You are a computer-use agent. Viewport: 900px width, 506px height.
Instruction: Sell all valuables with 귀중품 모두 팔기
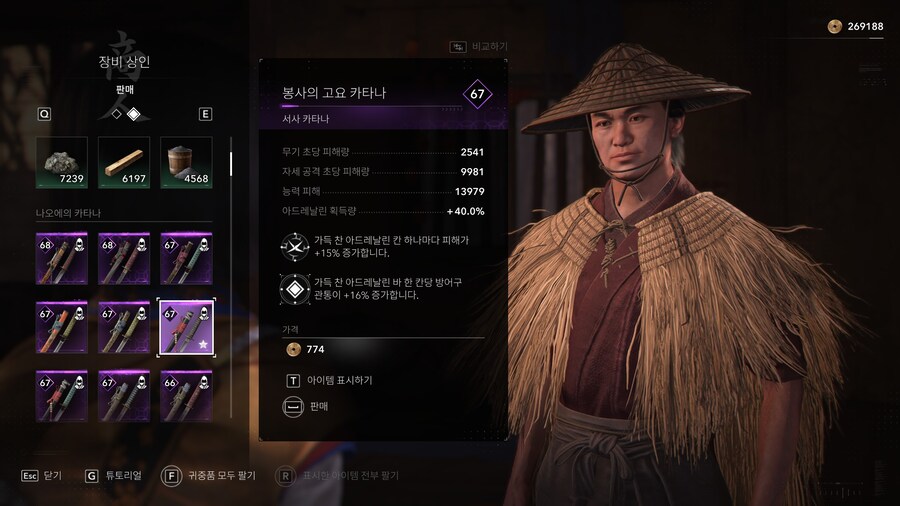(210, 476)
